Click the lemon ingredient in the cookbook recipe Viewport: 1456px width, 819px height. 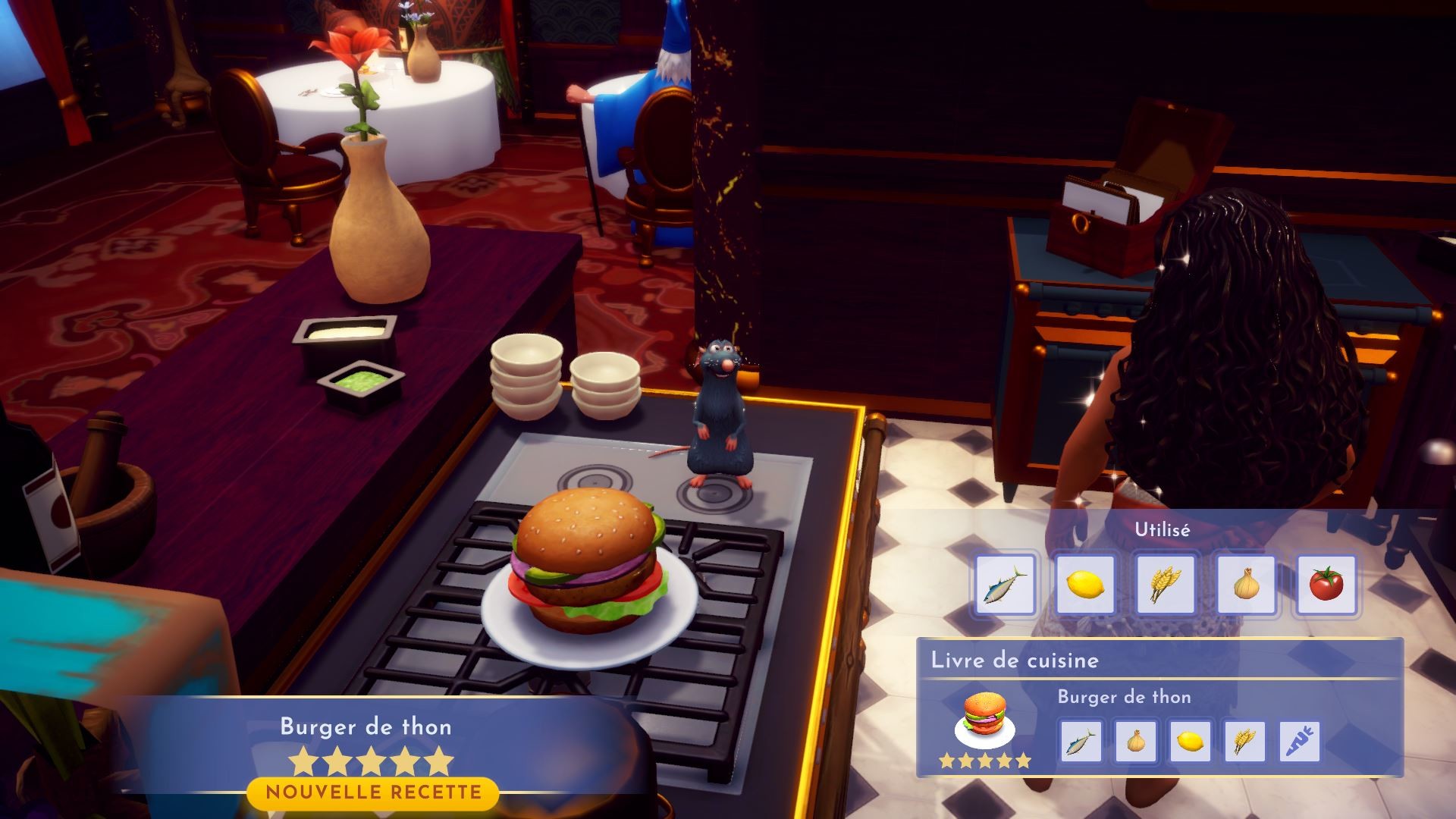[x=1190, y=741]
